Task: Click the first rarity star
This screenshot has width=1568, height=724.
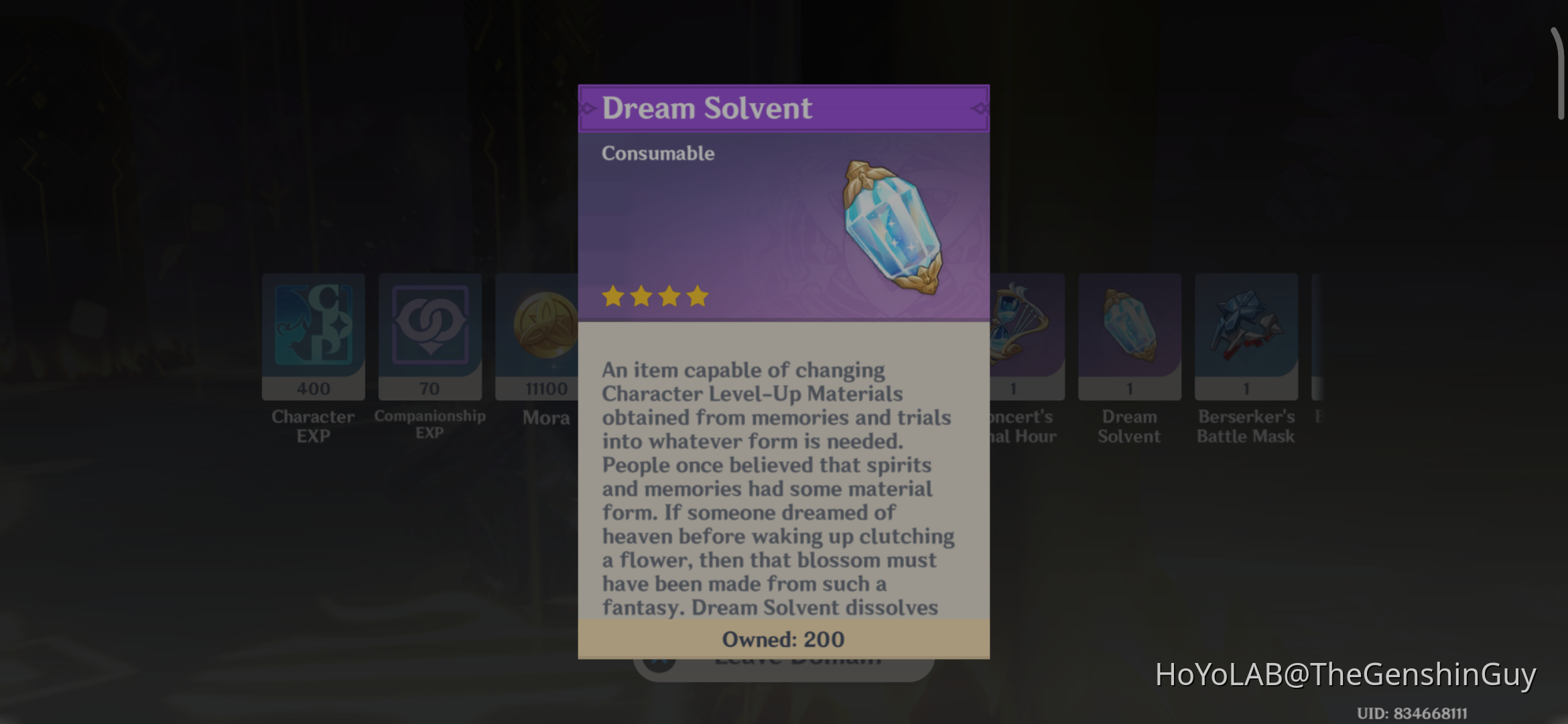Action: (614, 296)
